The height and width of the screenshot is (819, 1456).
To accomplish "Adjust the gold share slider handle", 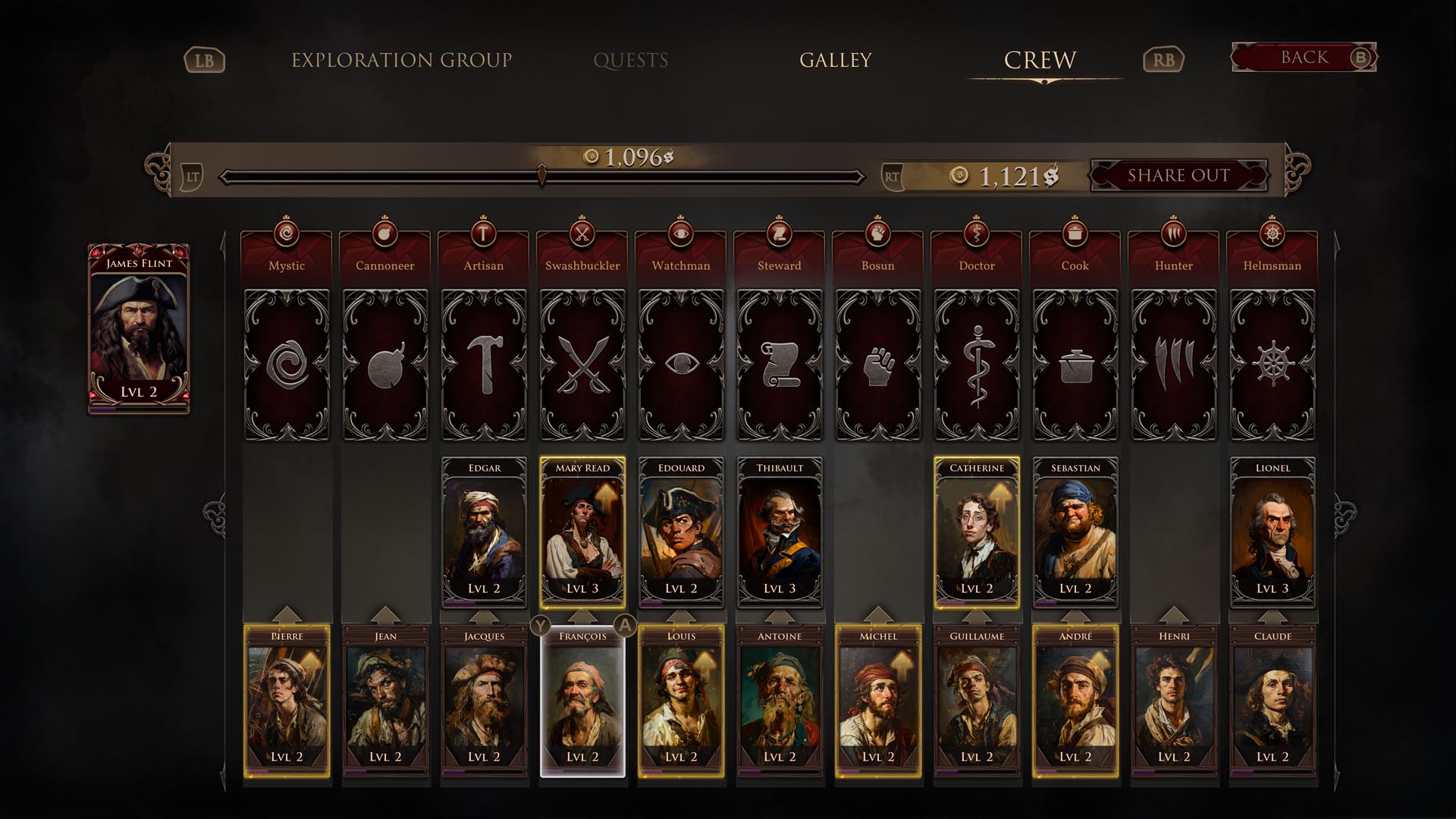I will (541, 176).
